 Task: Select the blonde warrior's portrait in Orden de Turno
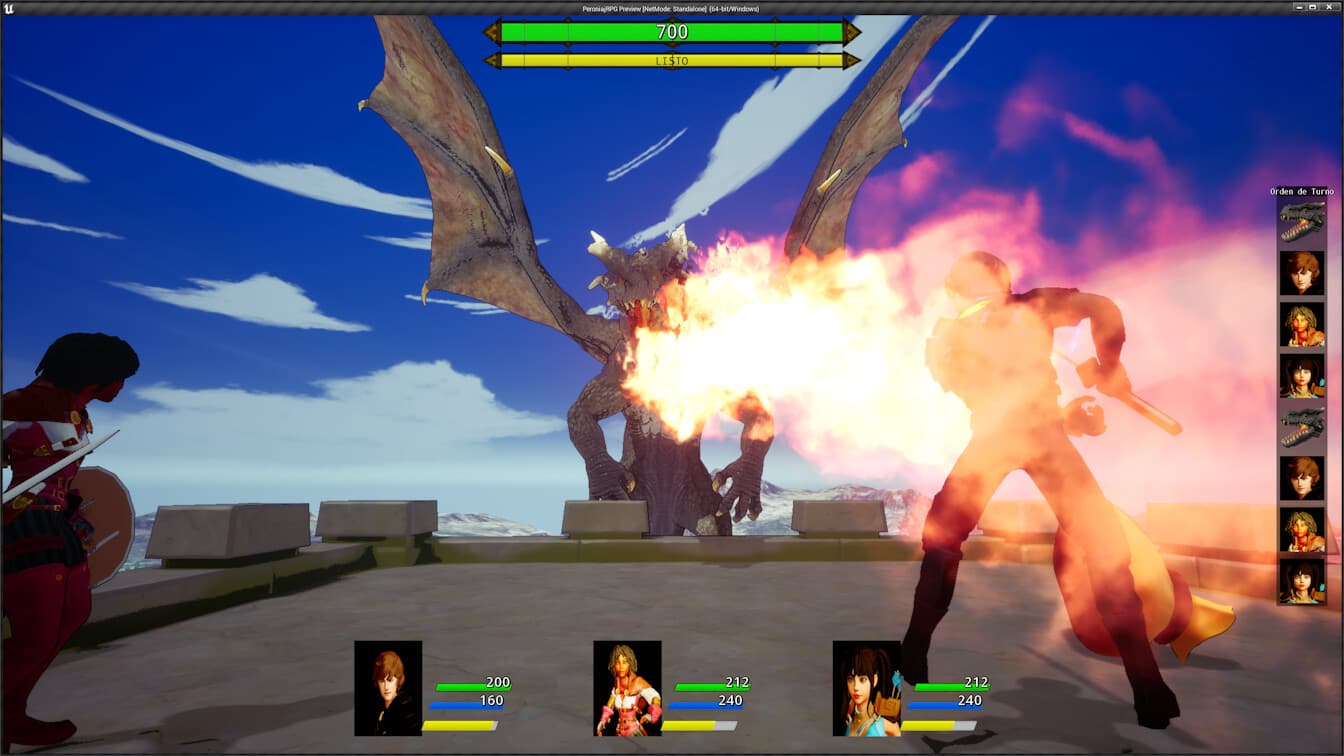pyautogui.click(x=1301, y=325)
